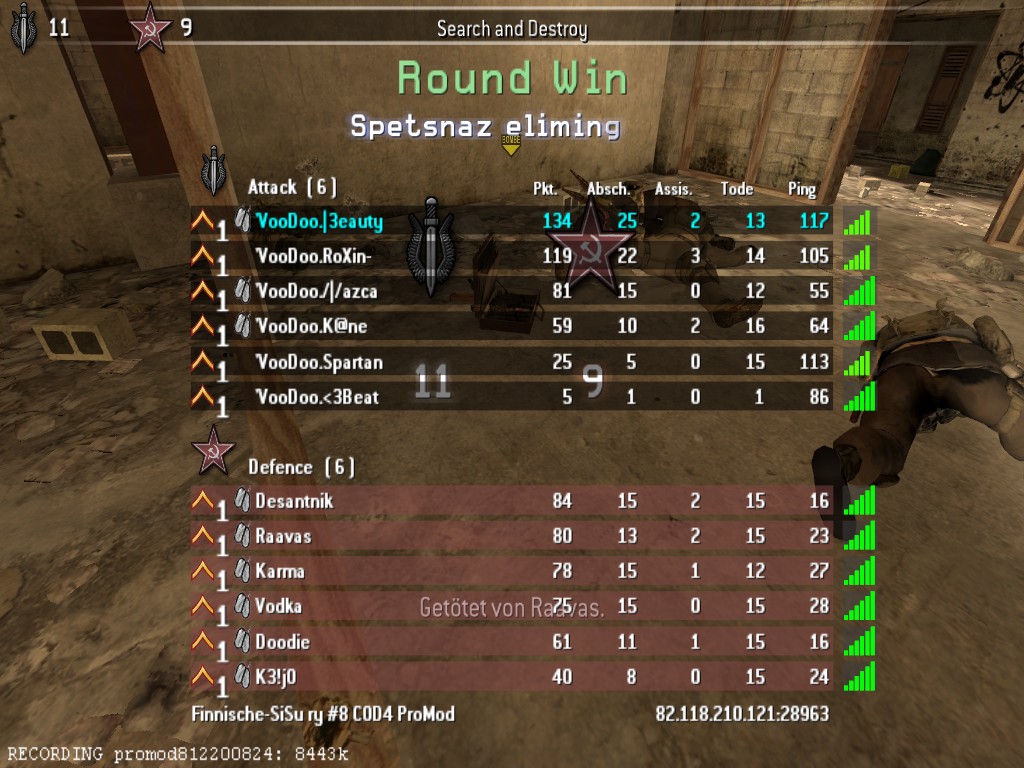The width and height of the screenshot is (1024, 768).
Task: Select the K3!j0 player row
Action: pyautogui.click(x=276, y=677)
